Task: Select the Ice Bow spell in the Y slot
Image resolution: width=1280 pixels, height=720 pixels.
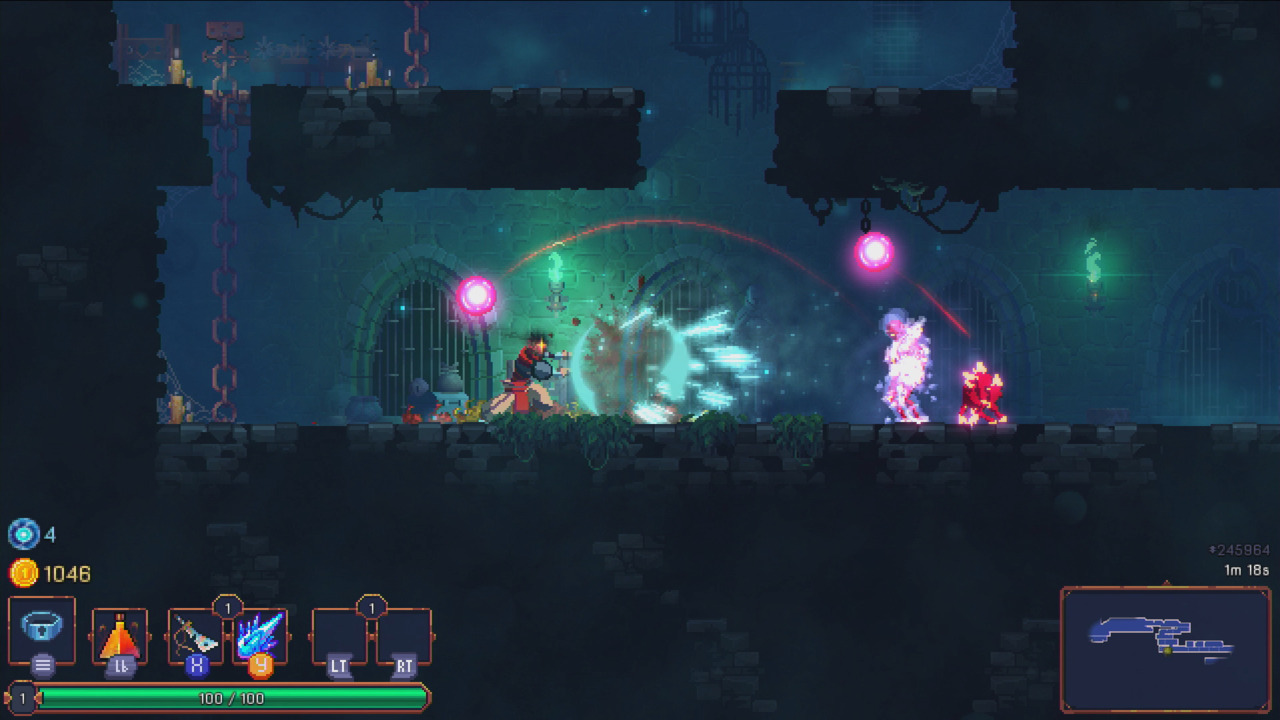Action: click(260, 632)
